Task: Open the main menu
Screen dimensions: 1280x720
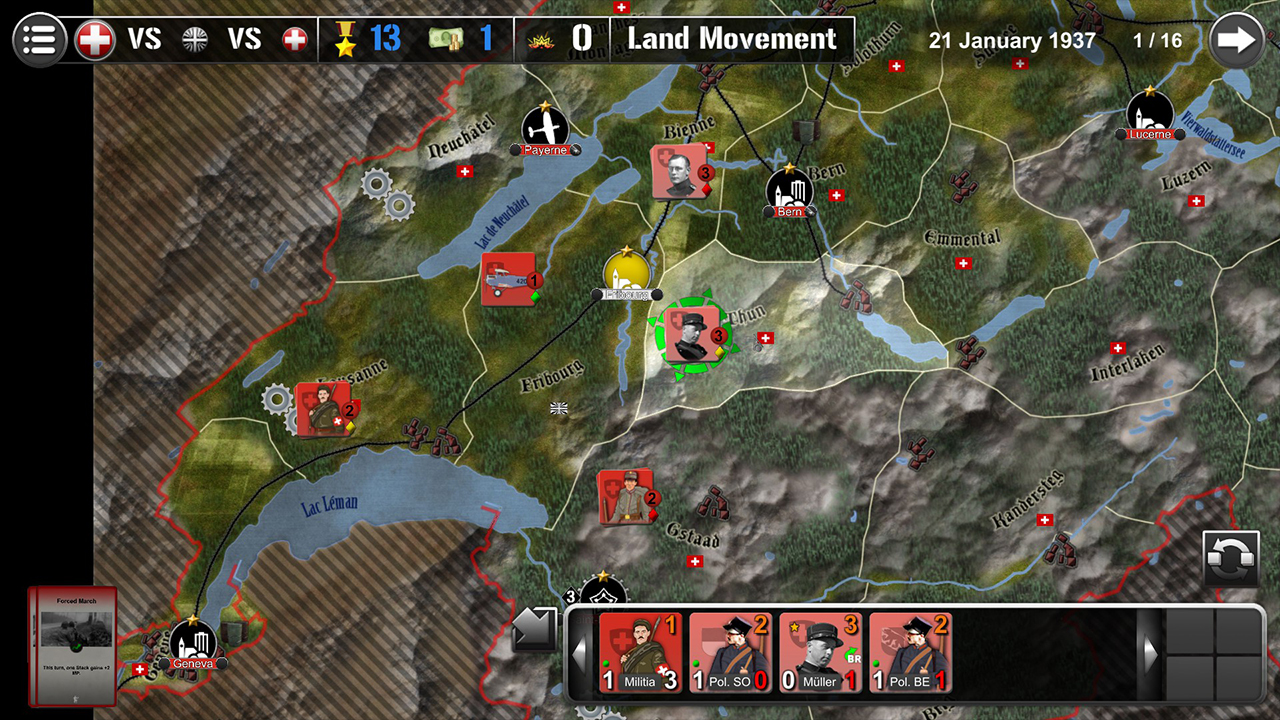Action: pos(39,39)
